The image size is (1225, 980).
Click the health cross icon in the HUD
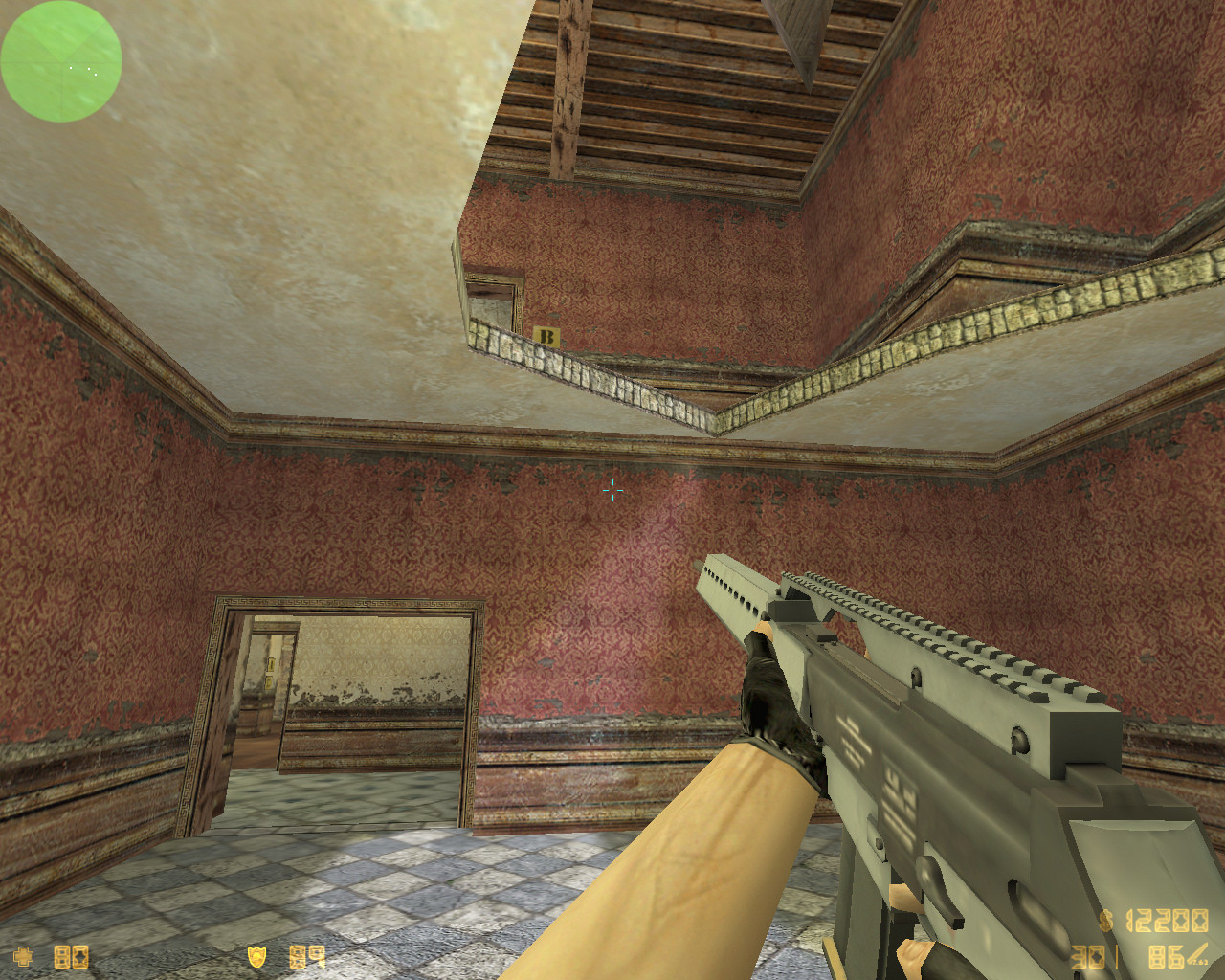(x=24, y=957)
